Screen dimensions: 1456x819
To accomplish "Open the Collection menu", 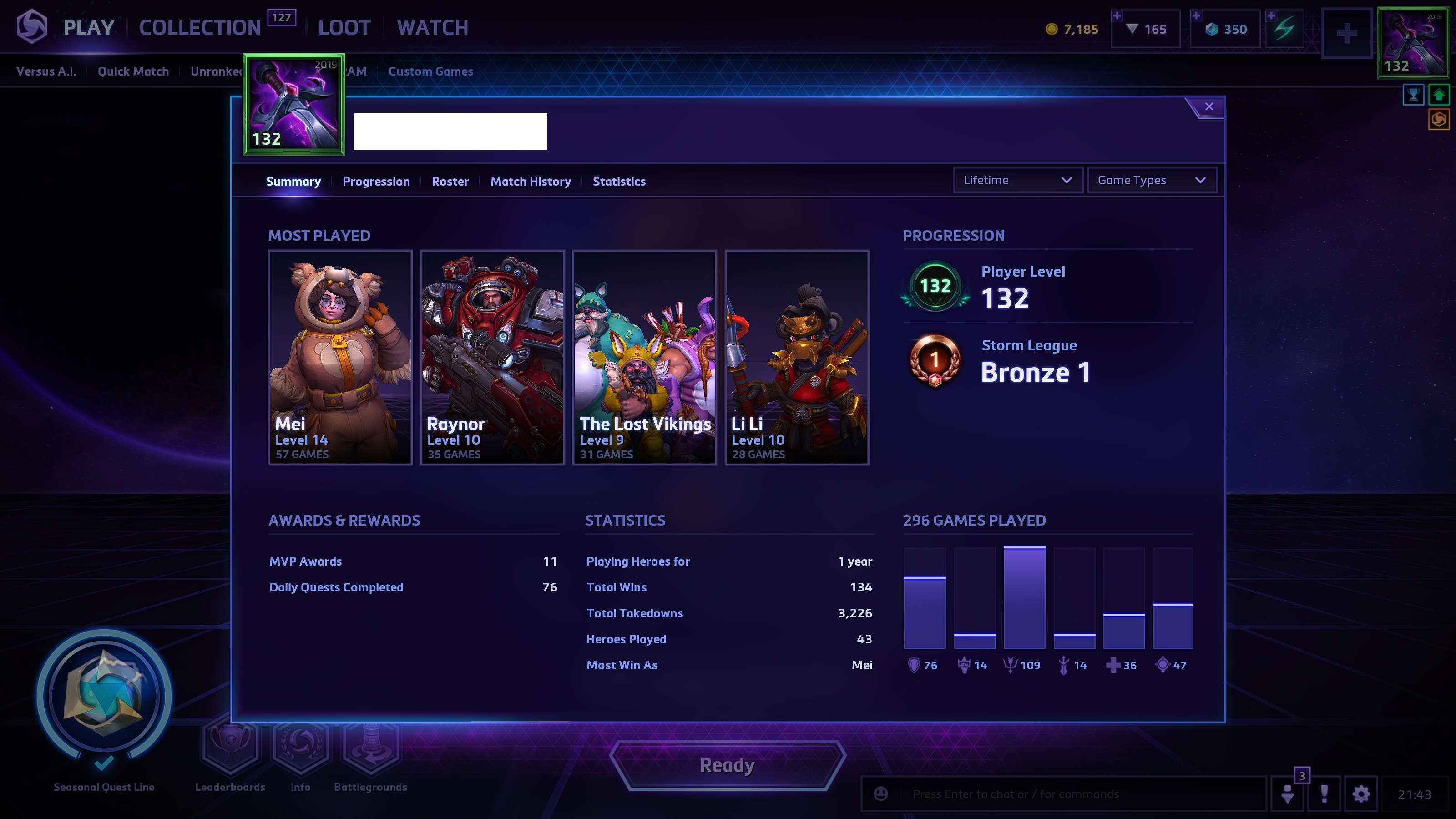I will tap(200, 27).
